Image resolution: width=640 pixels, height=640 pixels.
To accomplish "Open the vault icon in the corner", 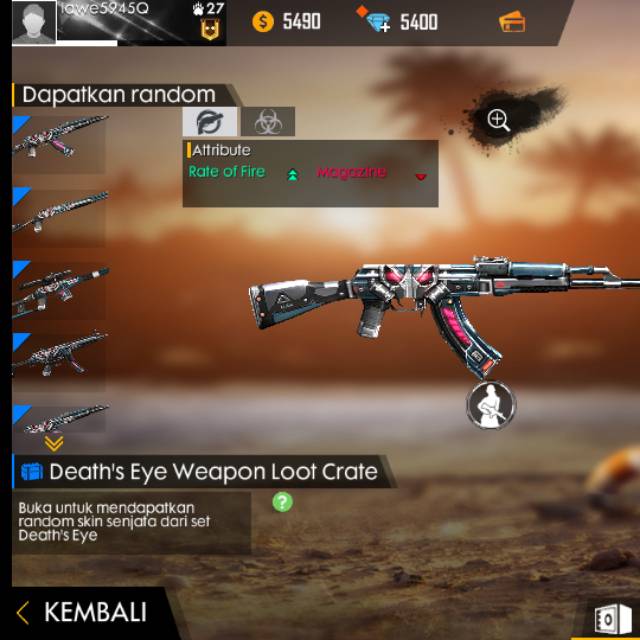I will pyautogui.click(x=607, y=620).
